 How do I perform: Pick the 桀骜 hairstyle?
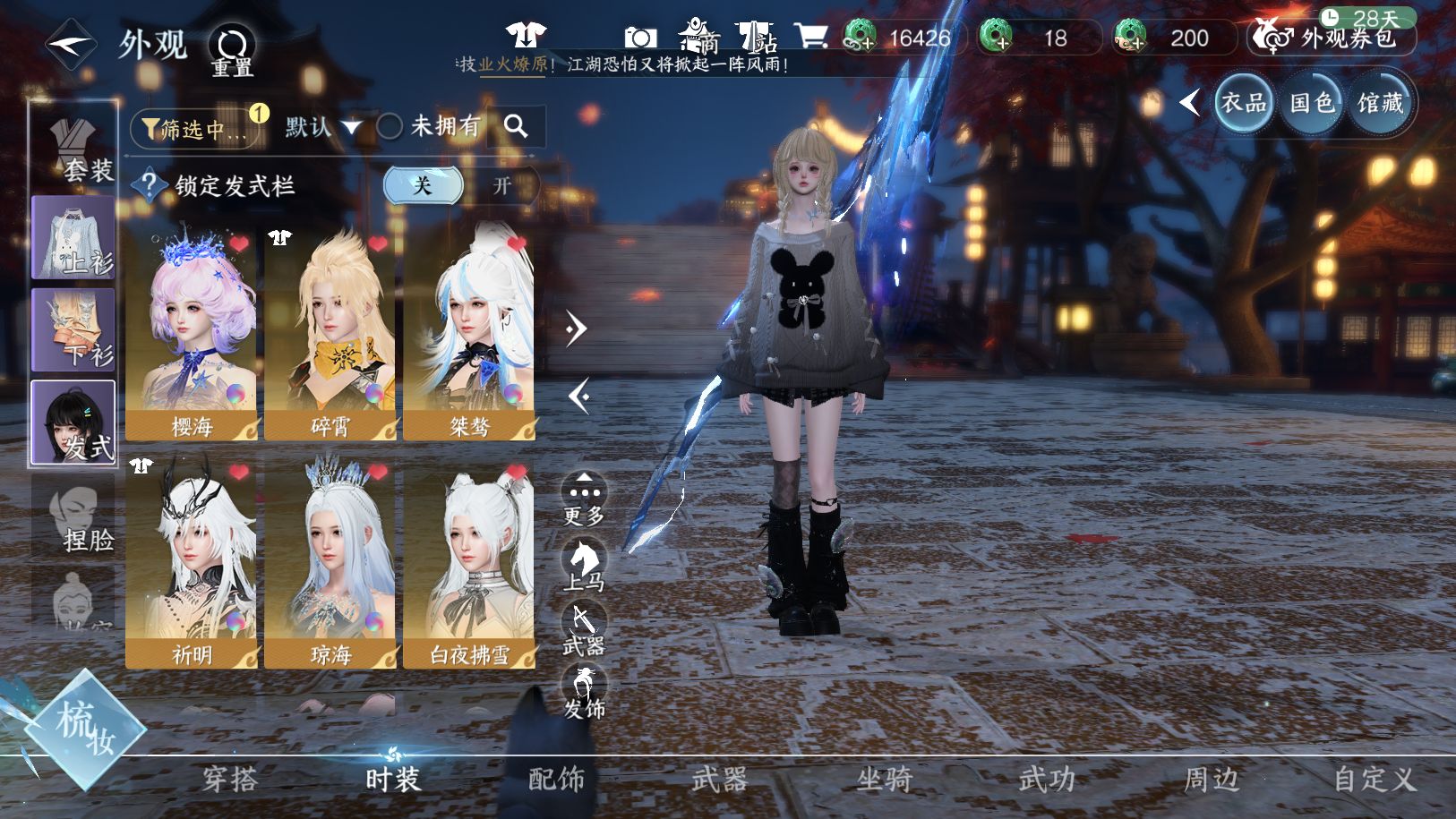[x=469, y=333]
